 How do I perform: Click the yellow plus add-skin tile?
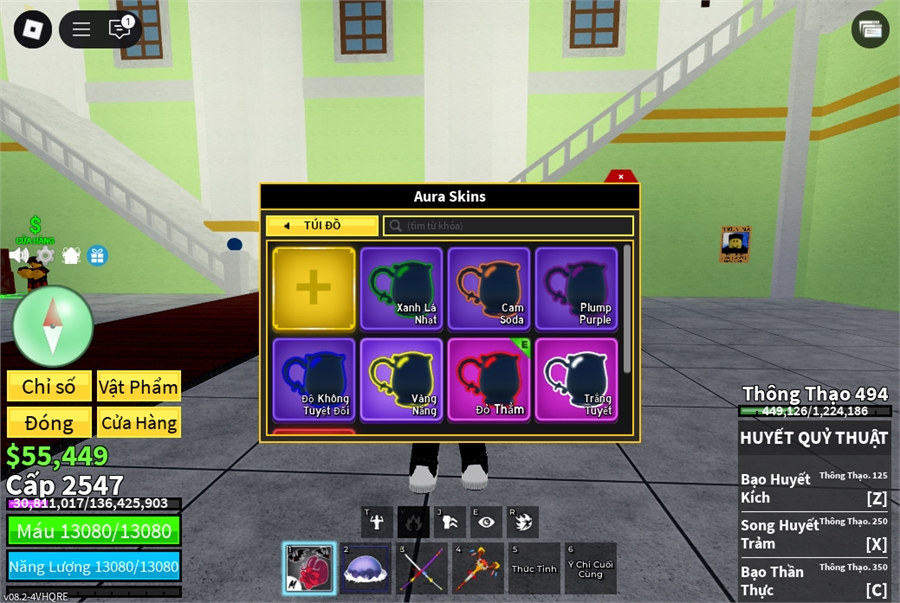click(313, 288)
